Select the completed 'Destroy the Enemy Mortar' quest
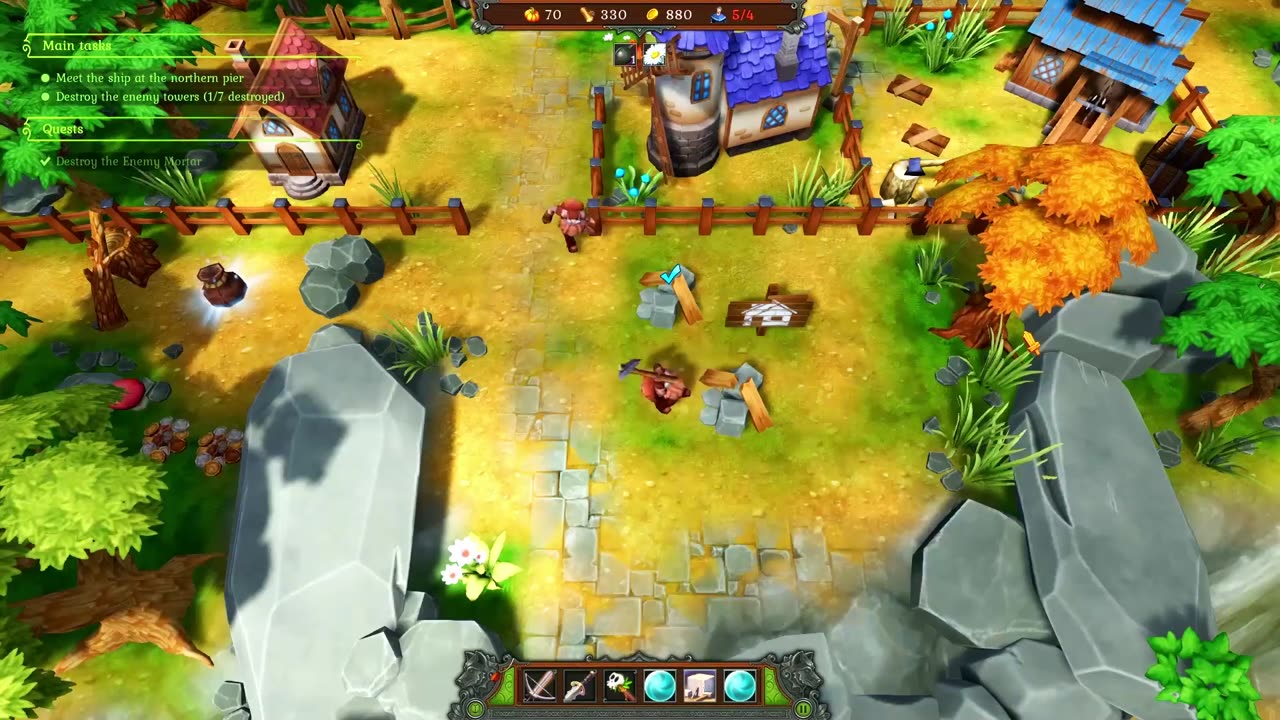The height and width of the screenshot is (720, 1280). [x=128, y=161]
